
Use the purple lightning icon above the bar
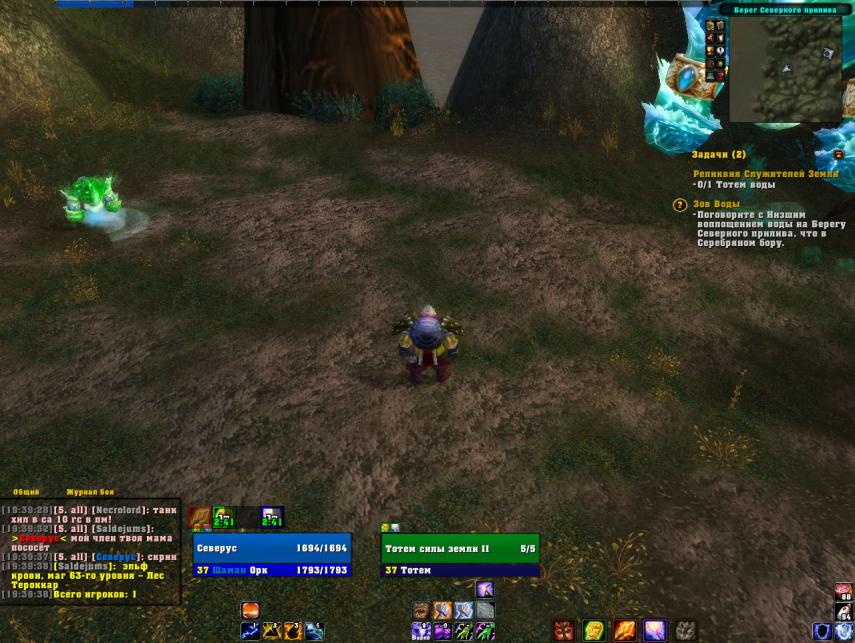[x=485, y=589]
